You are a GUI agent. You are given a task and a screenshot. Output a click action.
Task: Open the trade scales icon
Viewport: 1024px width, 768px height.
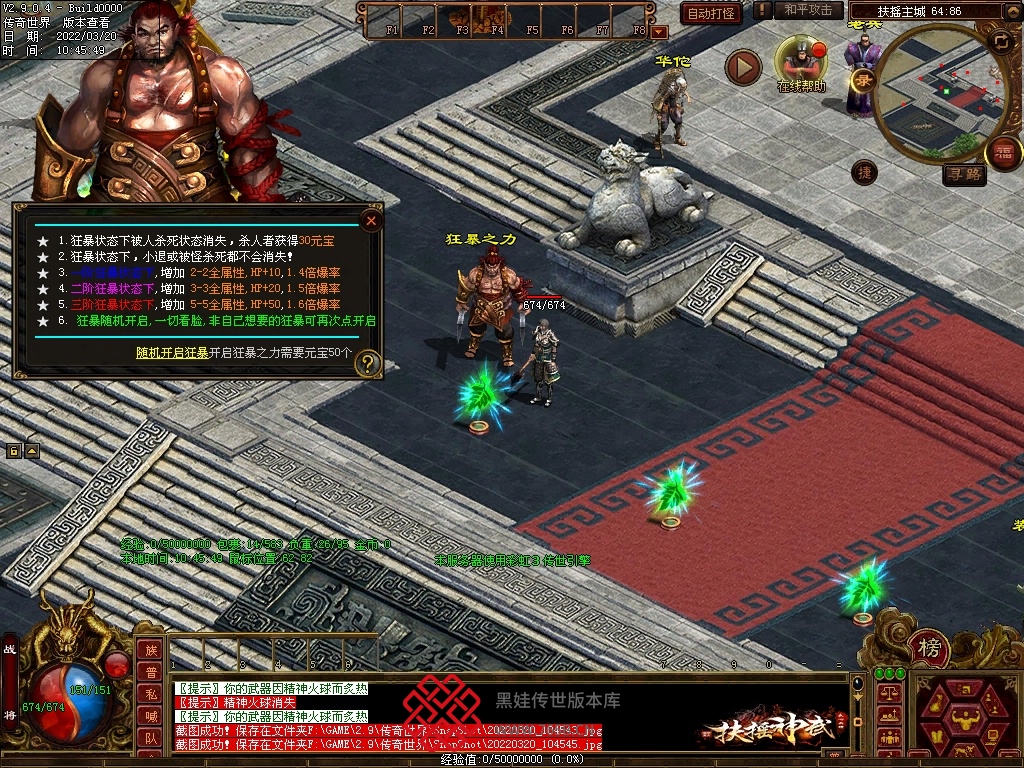pyautogui.click(x=887, y=693)
